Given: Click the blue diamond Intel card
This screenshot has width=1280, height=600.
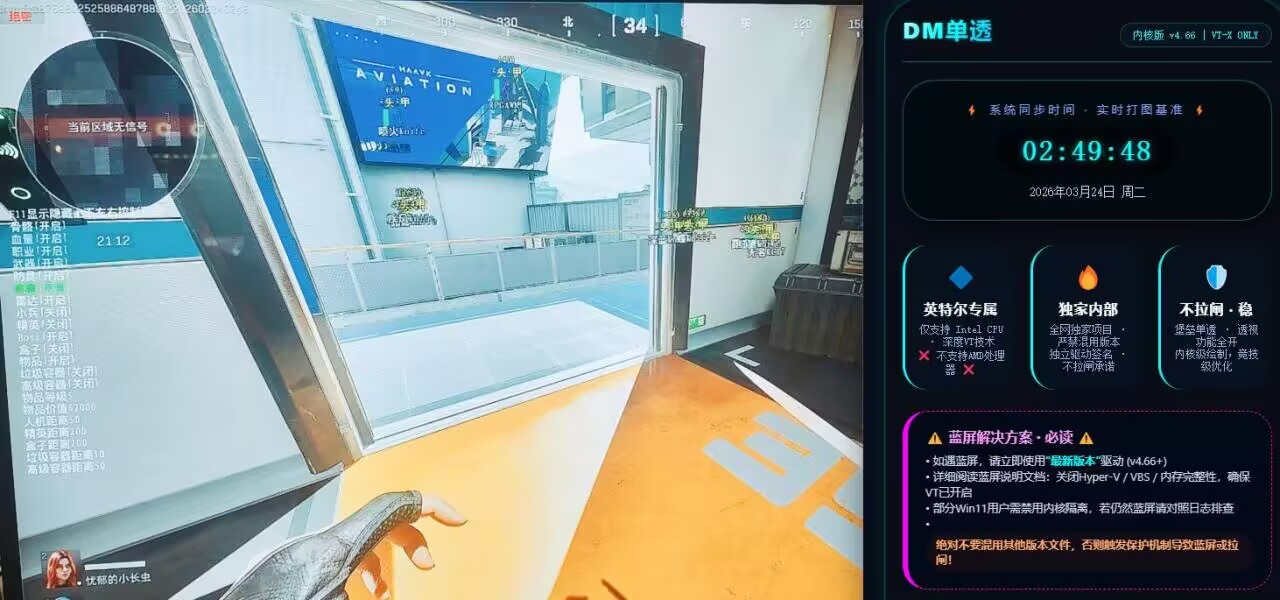Looking at the screenshot, I should click(x=960, y=316).
